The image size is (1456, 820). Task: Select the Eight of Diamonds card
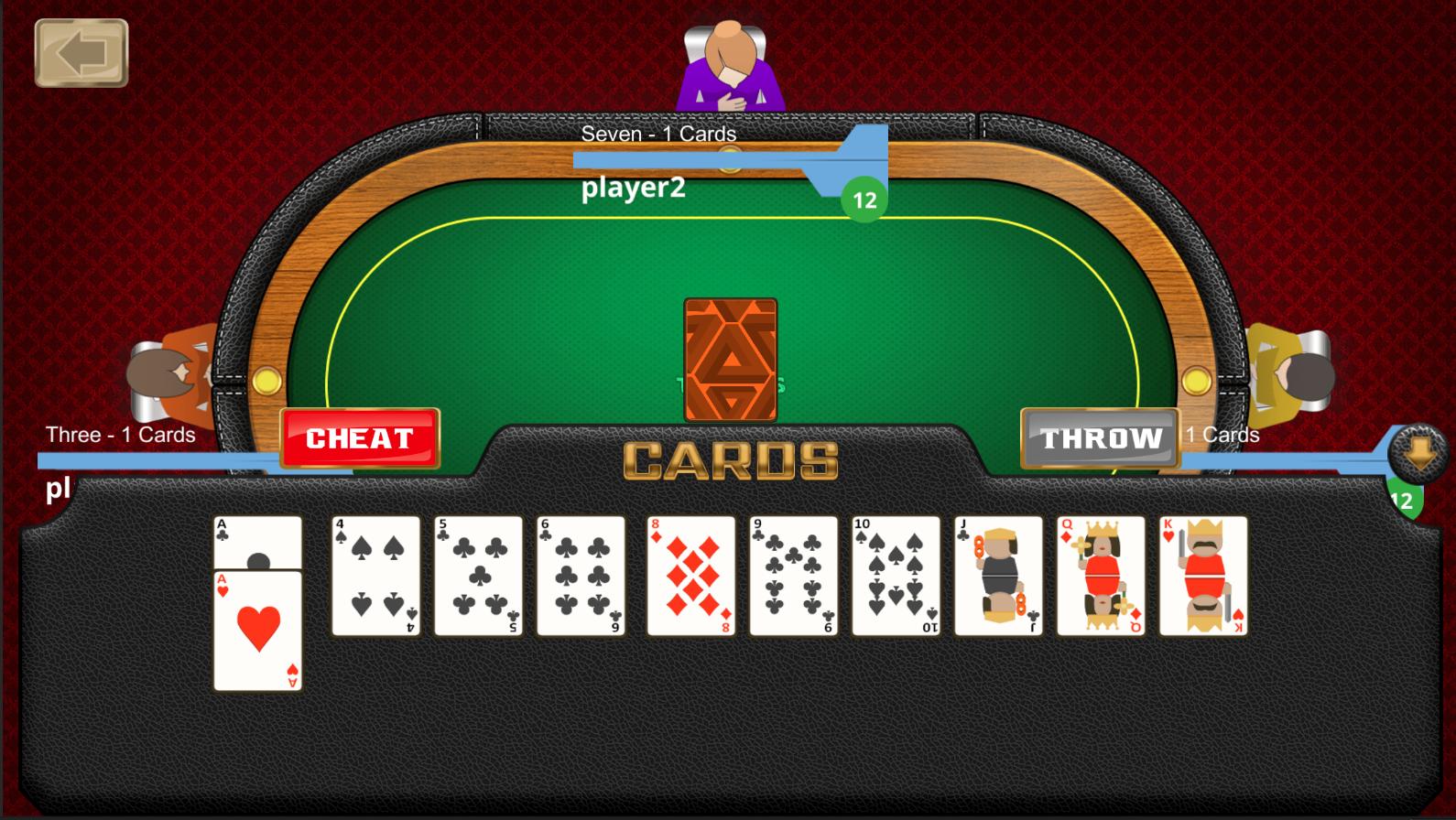[690, 577]
